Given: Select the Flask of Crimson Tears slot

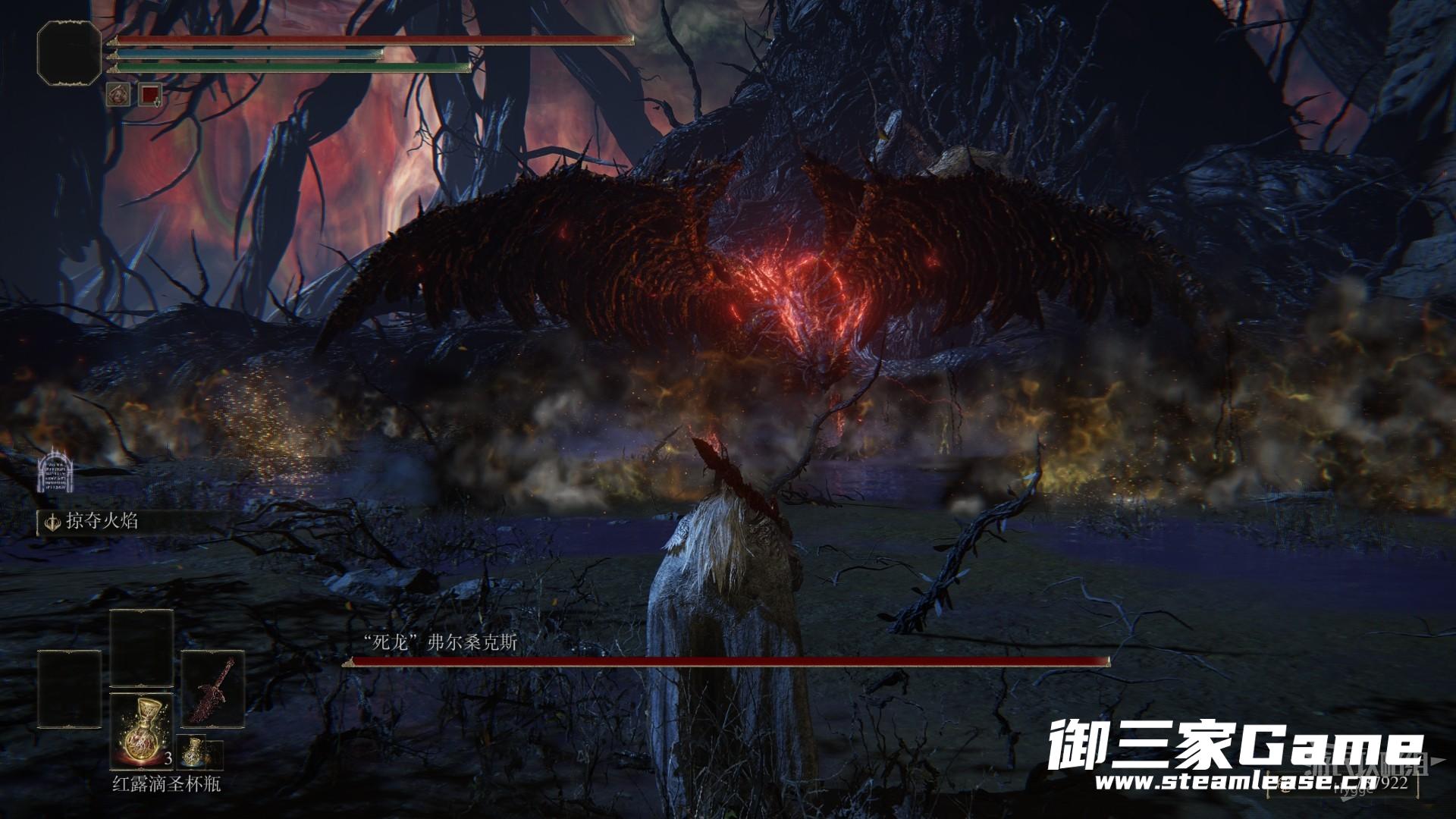Looking at the screenshot, I should (142, 732).
